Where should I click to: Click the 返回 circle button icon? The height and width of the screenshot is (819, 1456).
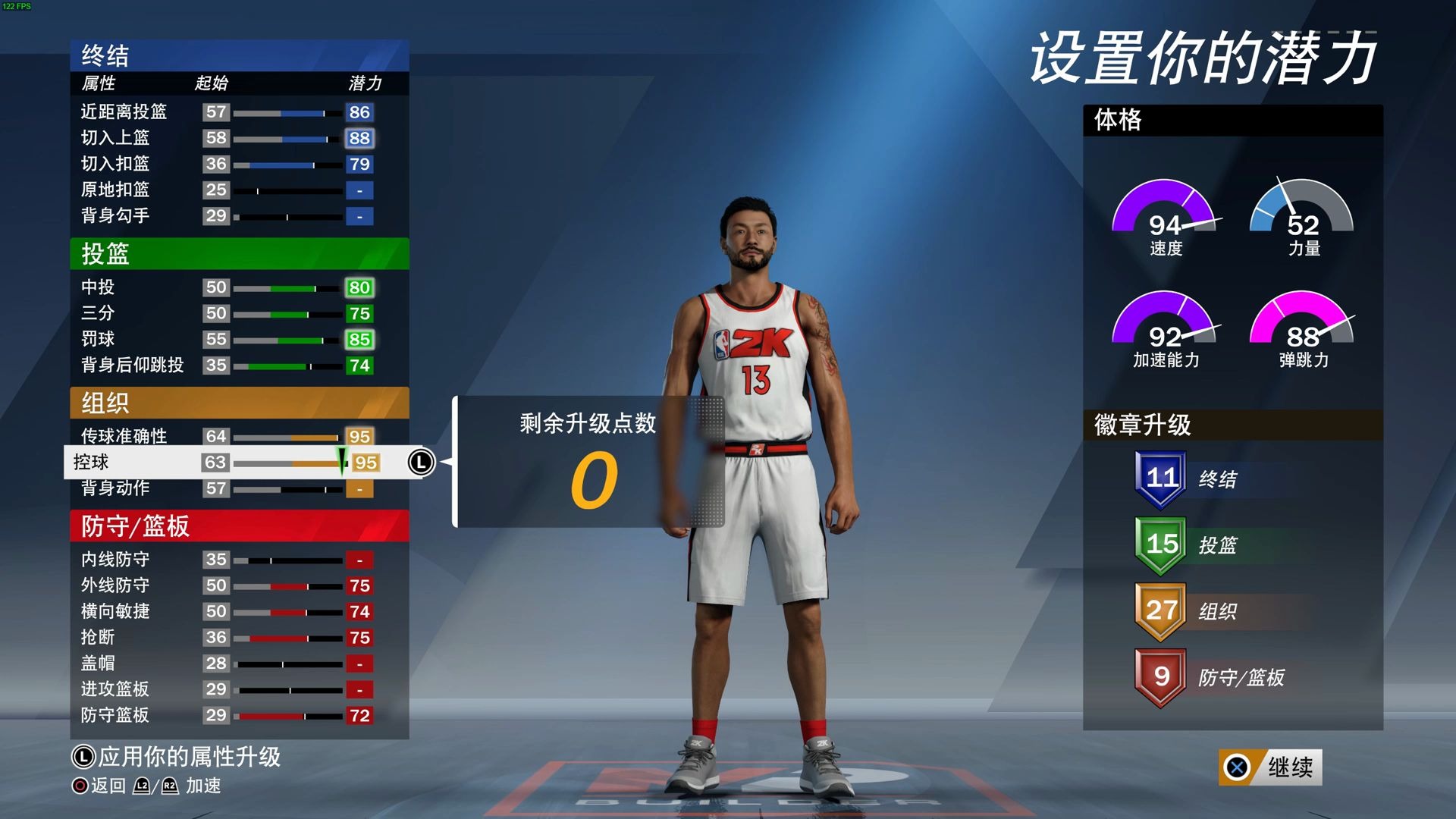pyautogui.click(x=81, y=786)
